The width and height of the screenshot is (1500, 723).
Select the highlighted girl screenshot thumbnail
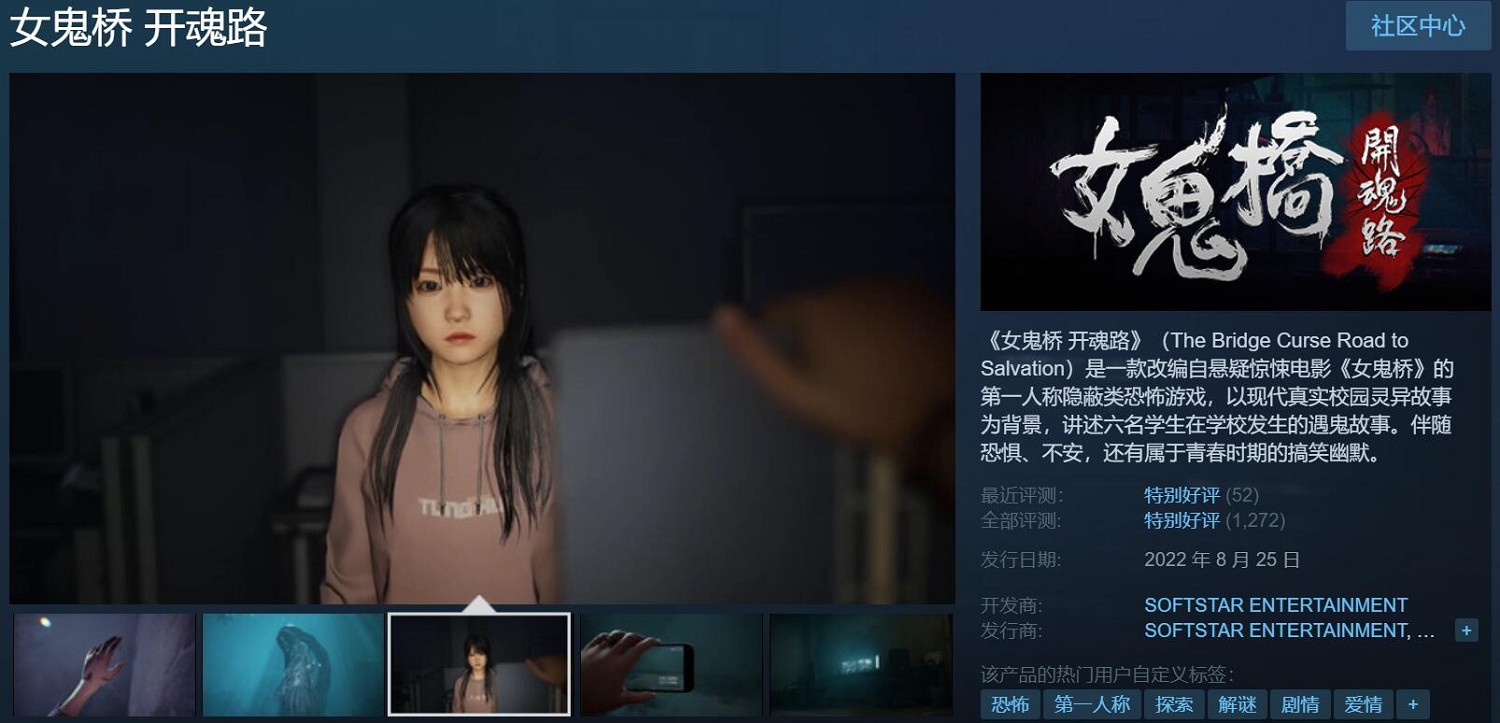[x=480, y=664]
